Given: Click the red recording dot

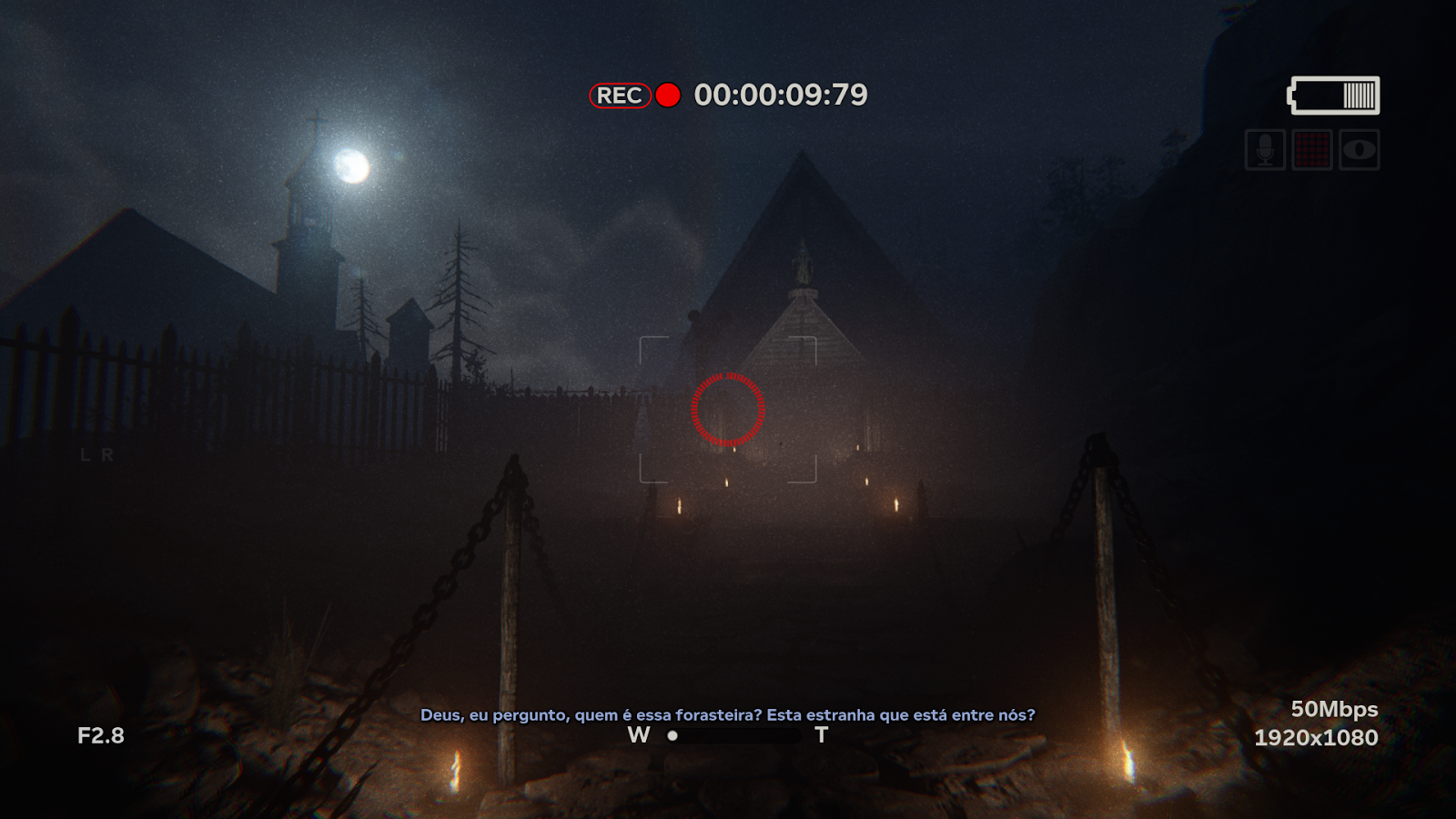Looking at the screenshot, I should pyautogui.click(x=668, y=94).
